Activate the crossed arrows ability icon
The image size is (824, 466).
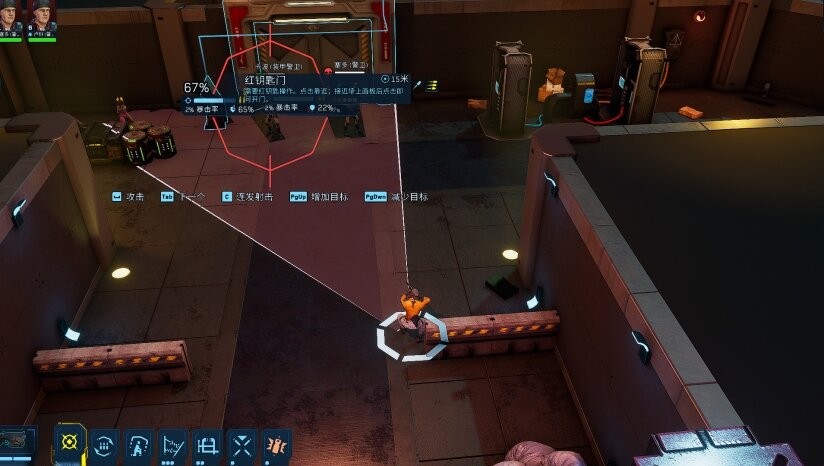(x=242, y=443)
